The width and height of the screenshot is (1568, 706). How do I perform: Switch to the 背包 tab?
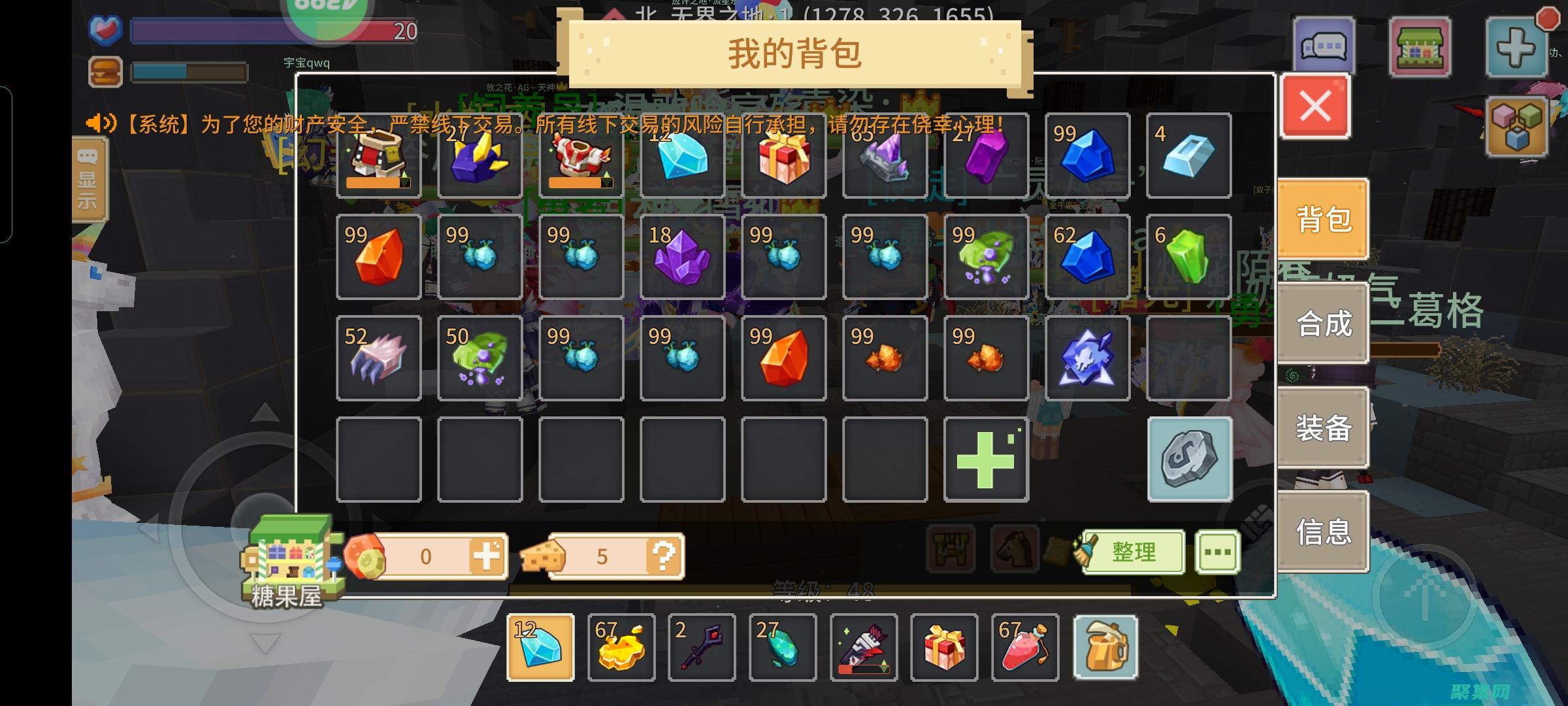click(x=1322, y=218)
